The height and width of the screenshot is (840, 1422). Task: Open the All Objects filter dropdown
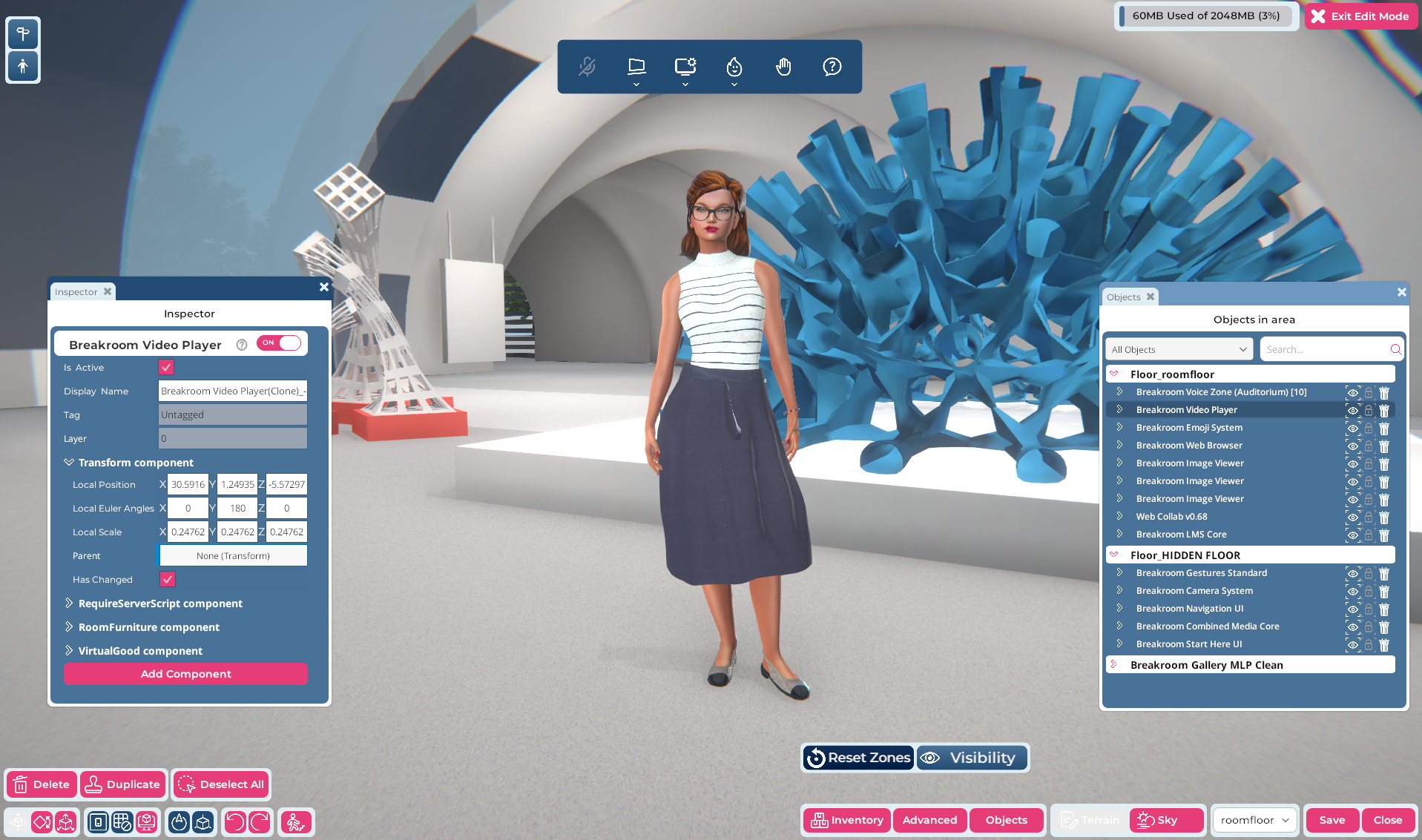pos(1179,350)
